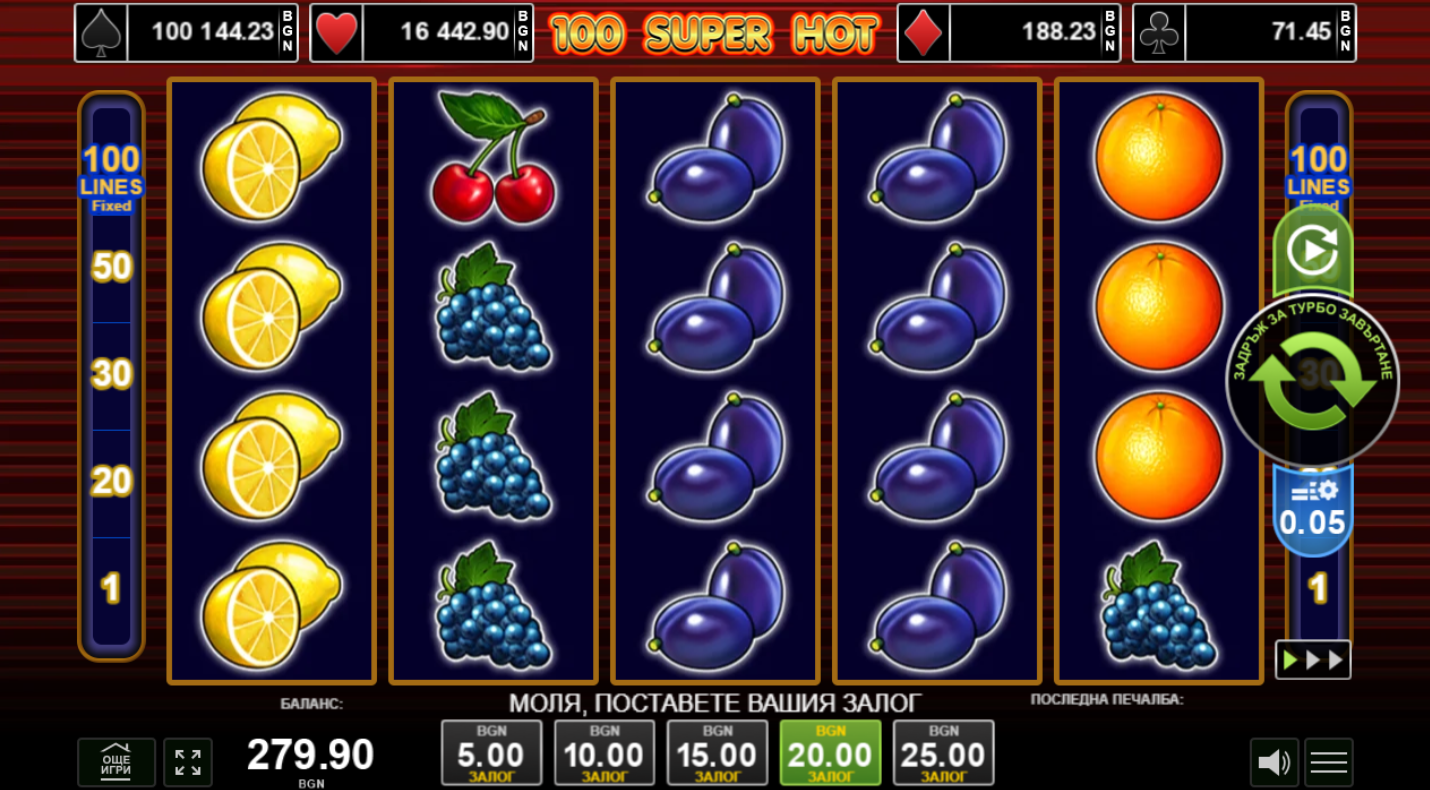Select the BGN 10.00 bet
The height and width of the screenshot is (790, 1430).
[604, 752]
